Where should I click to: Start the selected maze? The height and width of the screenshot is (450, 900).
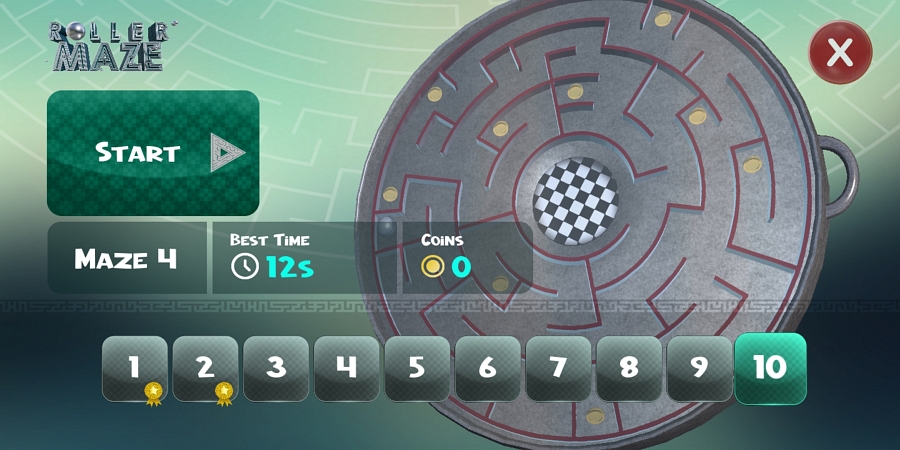click(x=153, y=152)
